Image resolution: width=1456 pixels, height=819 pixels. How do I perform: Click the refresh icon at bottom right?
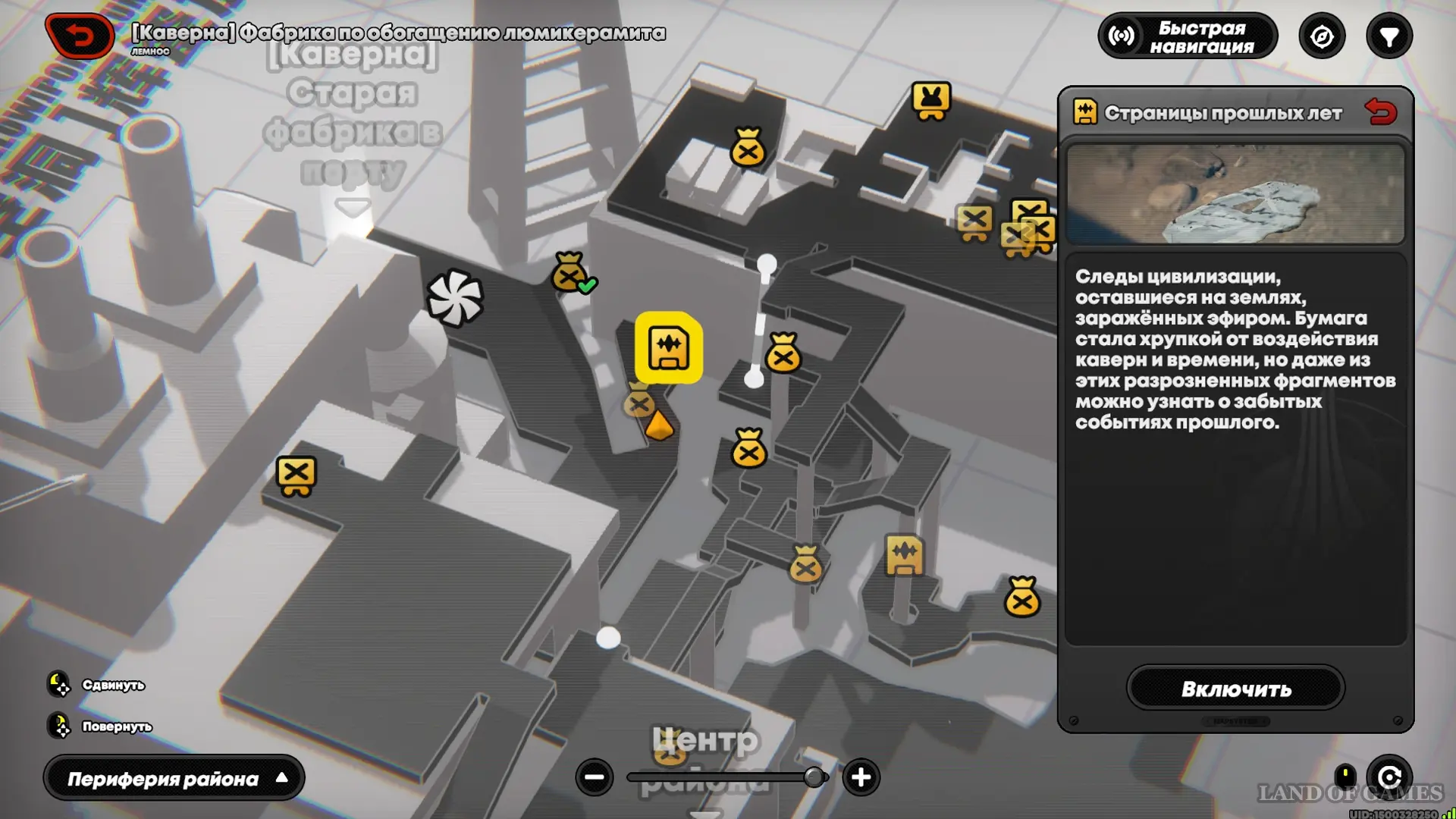tap(1389, 777)
